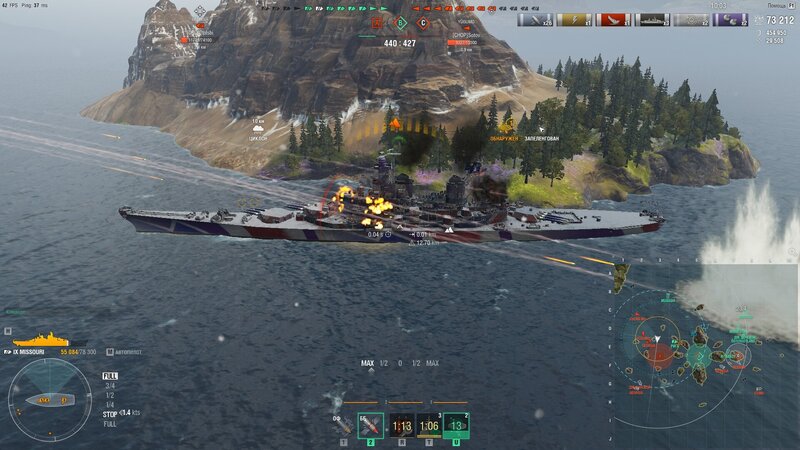Activate the consumable showing 1:06 cooldown
Viewport: 800px width, 450px height.
pyautogui.click(x=429, y=425)
